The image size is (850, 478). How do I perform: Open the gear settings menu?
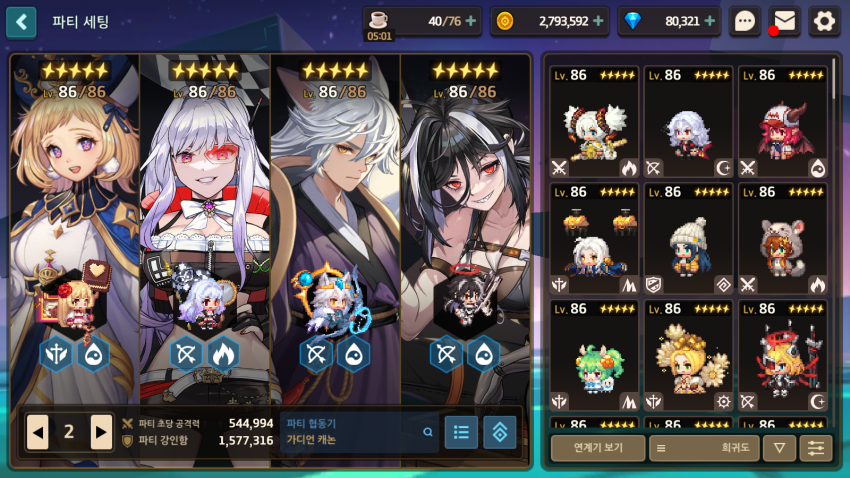tap(823, 21)
